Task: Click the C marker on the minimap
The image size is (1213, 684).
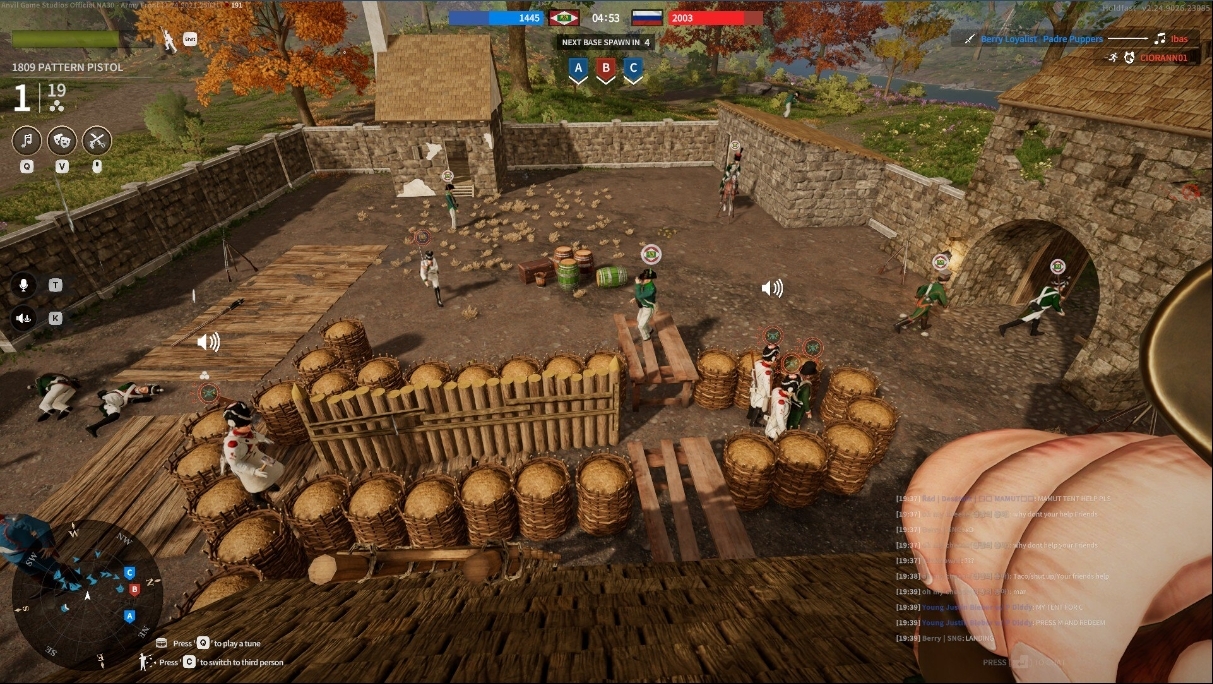Action: (129, 572)
